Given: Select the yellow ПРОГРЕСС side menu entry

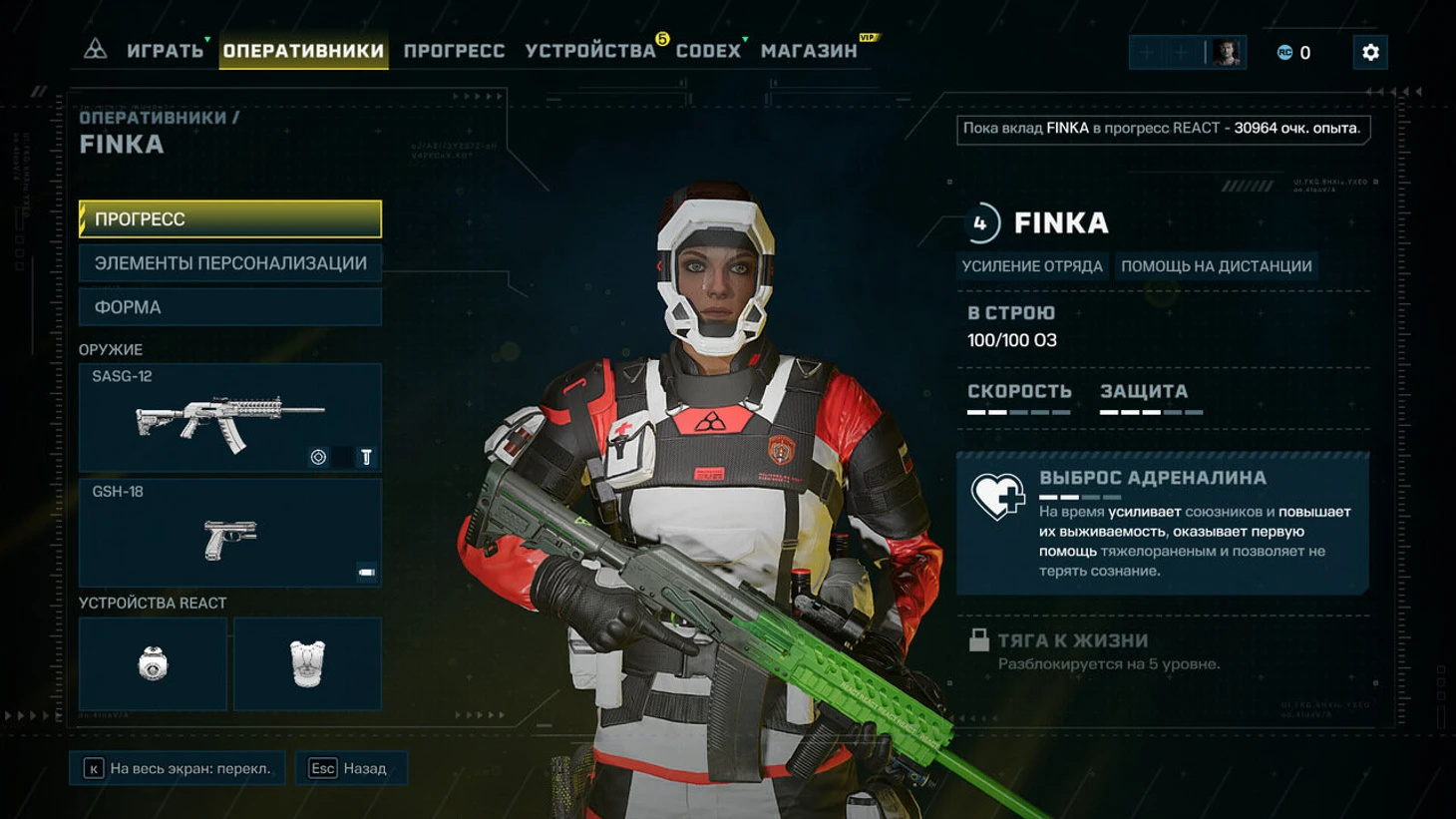Looking at the screenshot, I should pos(230,219).
